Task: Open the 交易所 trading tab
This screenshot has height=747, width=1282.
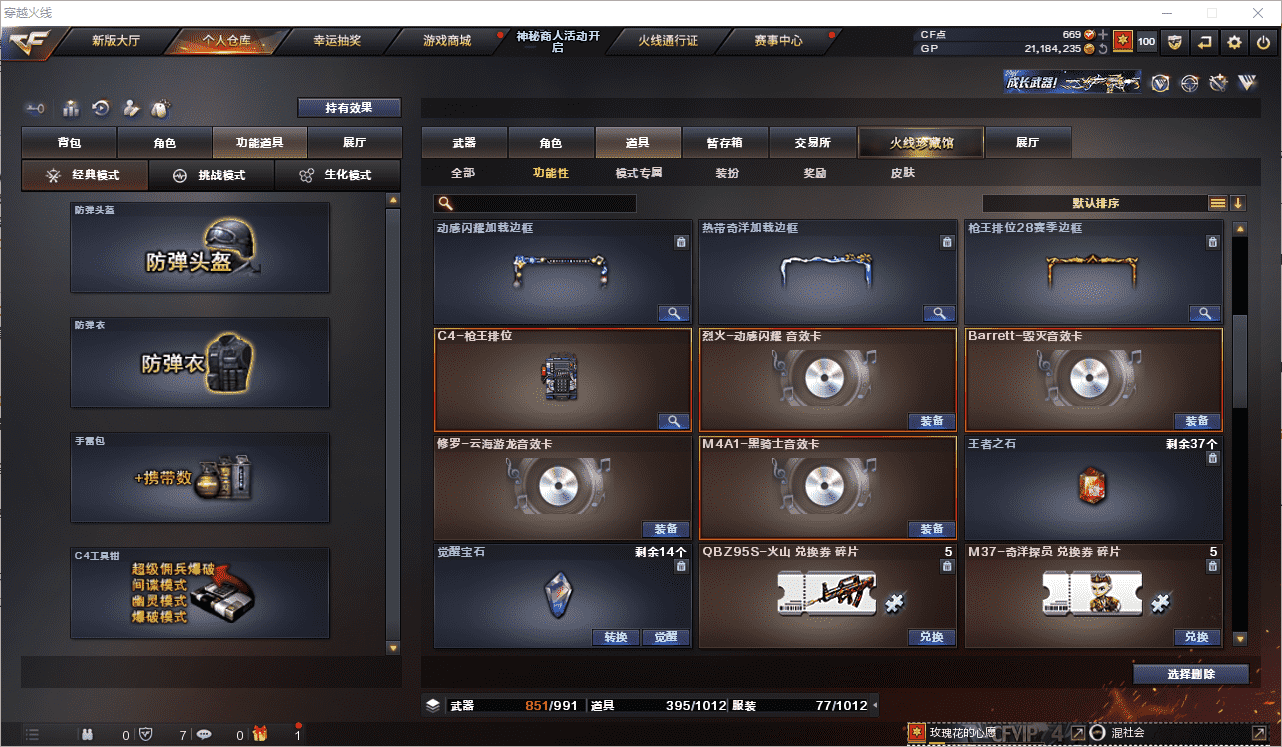Action: click(x=812, y=143)
